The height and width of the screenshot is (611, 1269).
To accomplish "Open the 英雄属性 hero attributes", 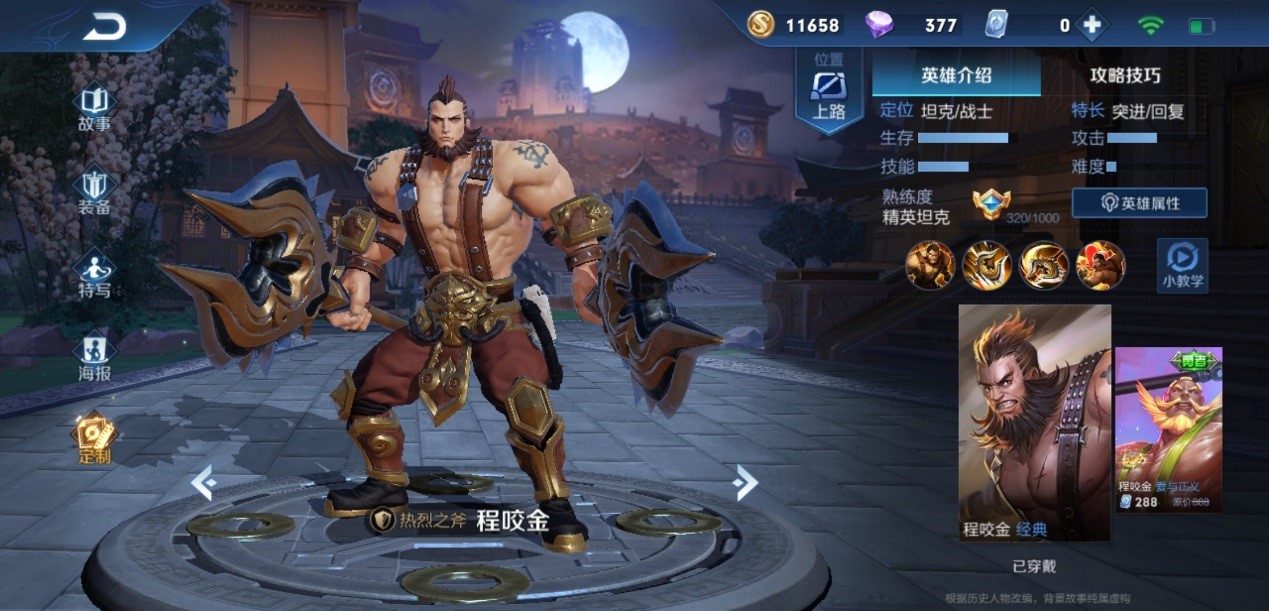I will (x=1139, y=203).
